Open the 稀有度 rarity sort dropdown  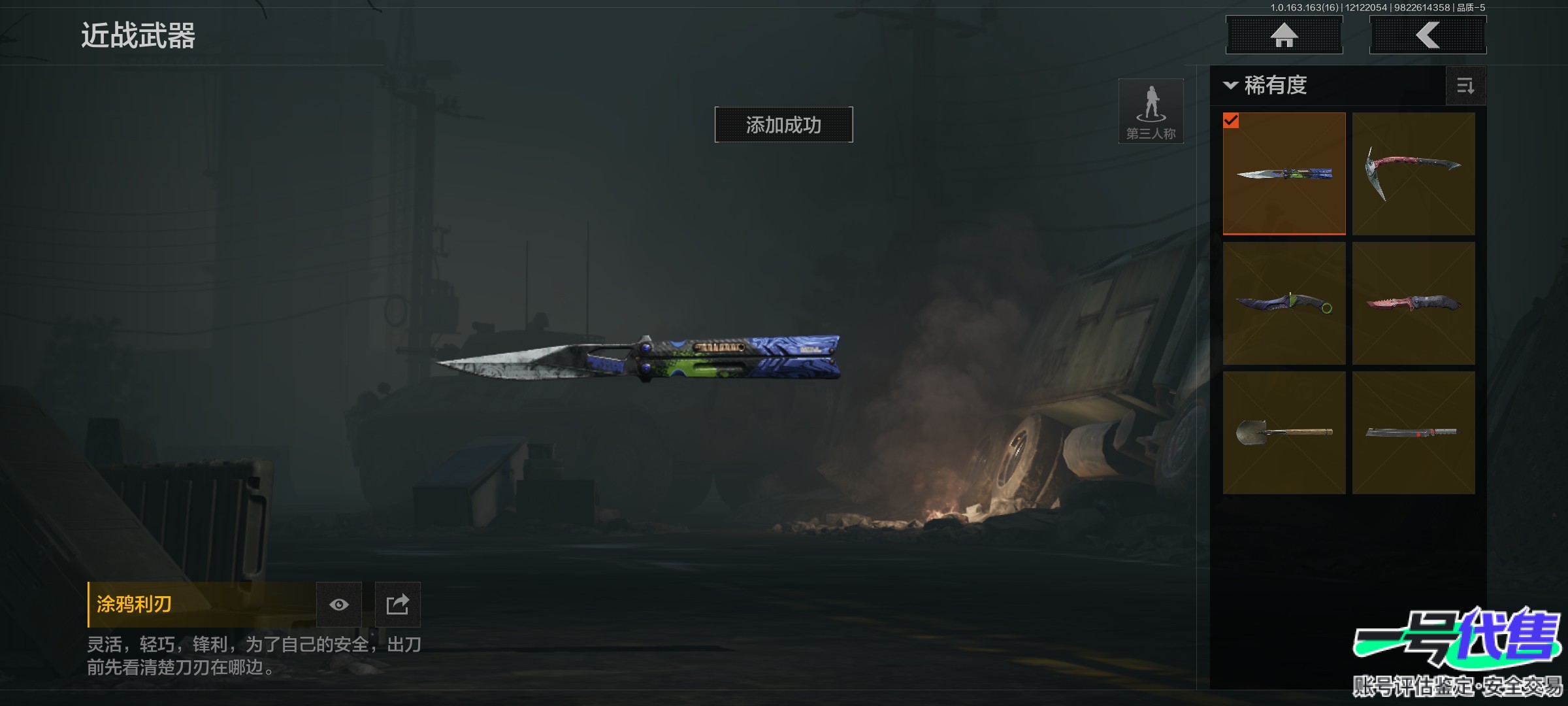click(x=1267, y=86)
